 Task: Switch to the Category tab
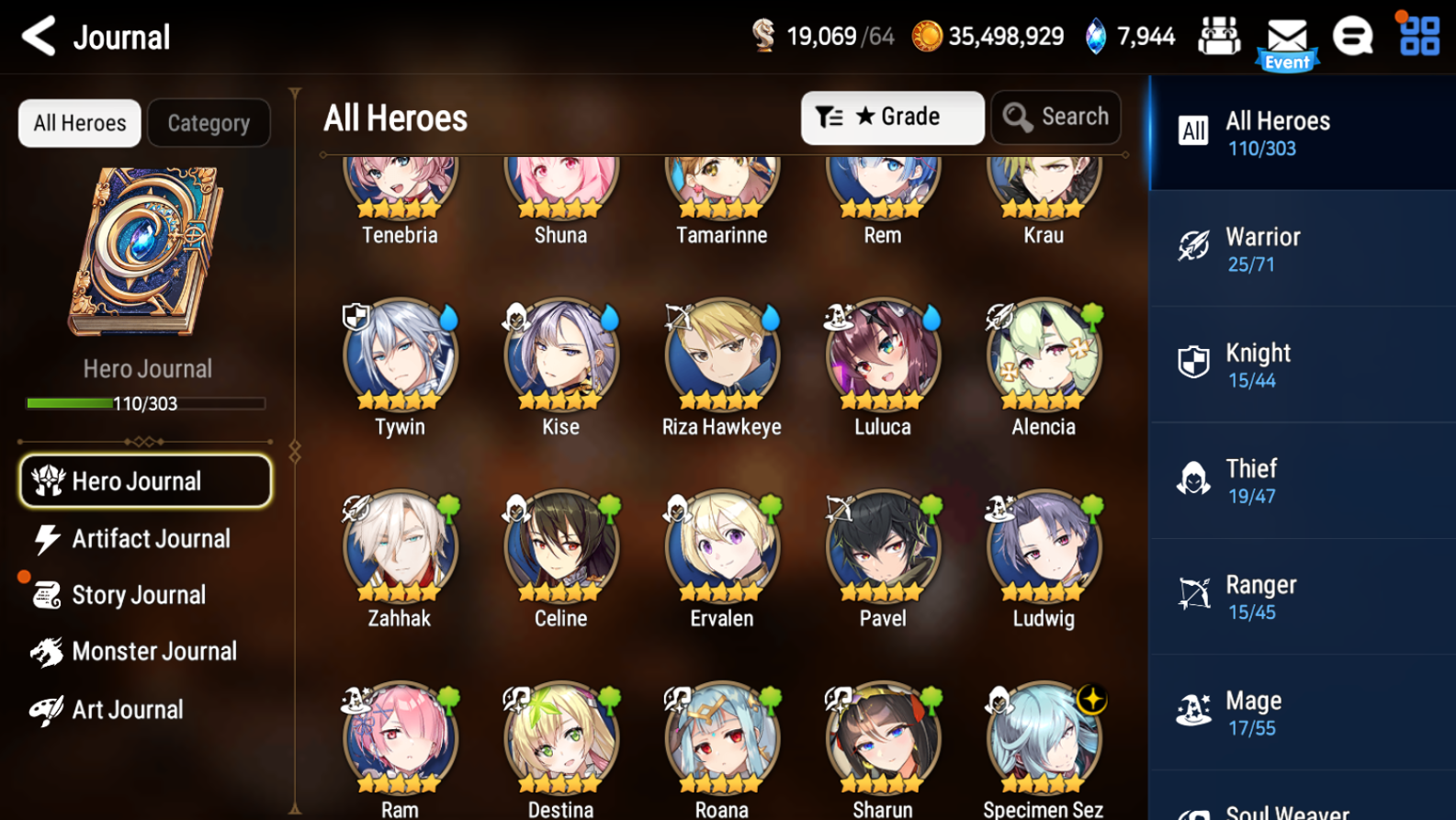209,122
